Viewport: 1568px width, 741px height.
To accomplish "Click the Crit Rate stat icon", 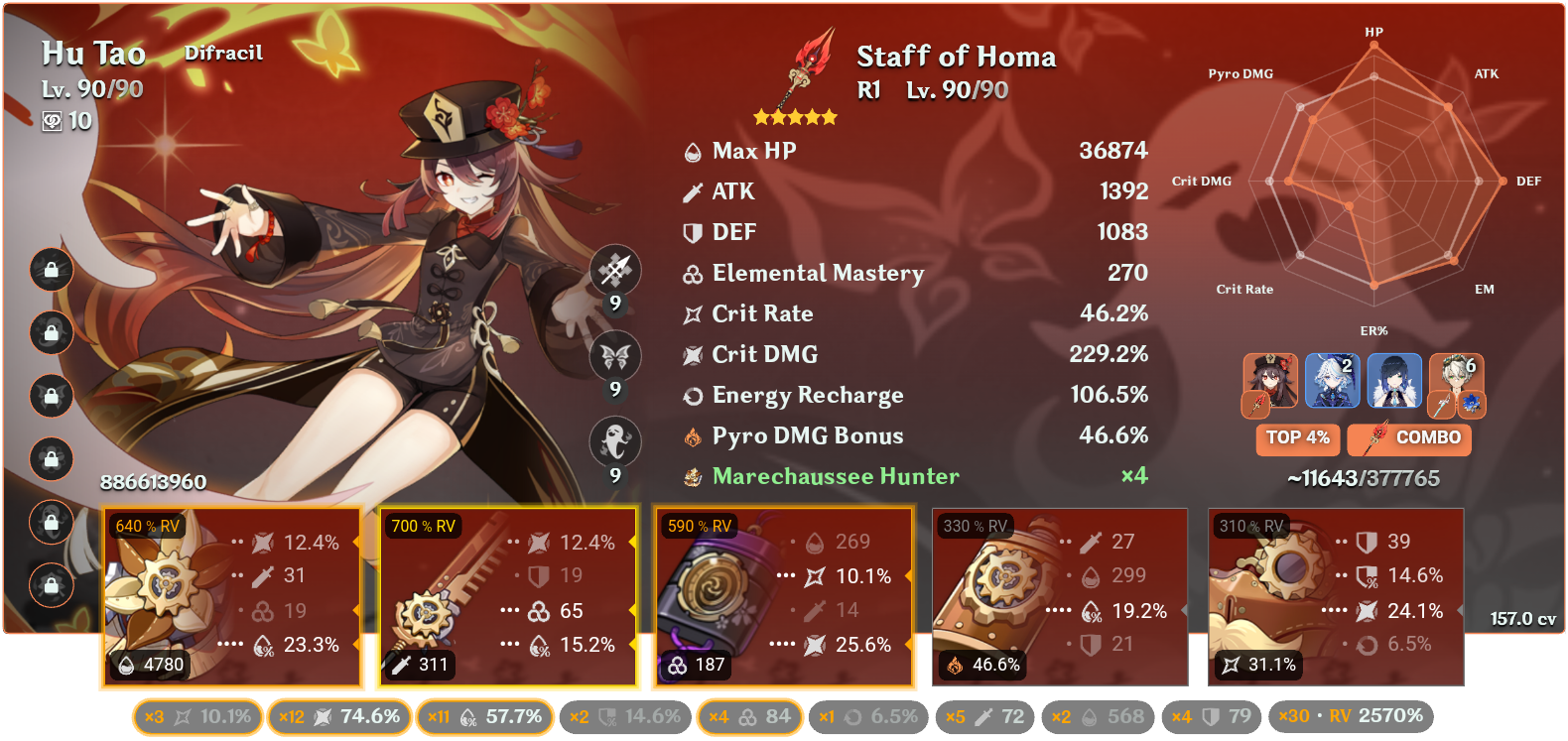I will point(692,313).
